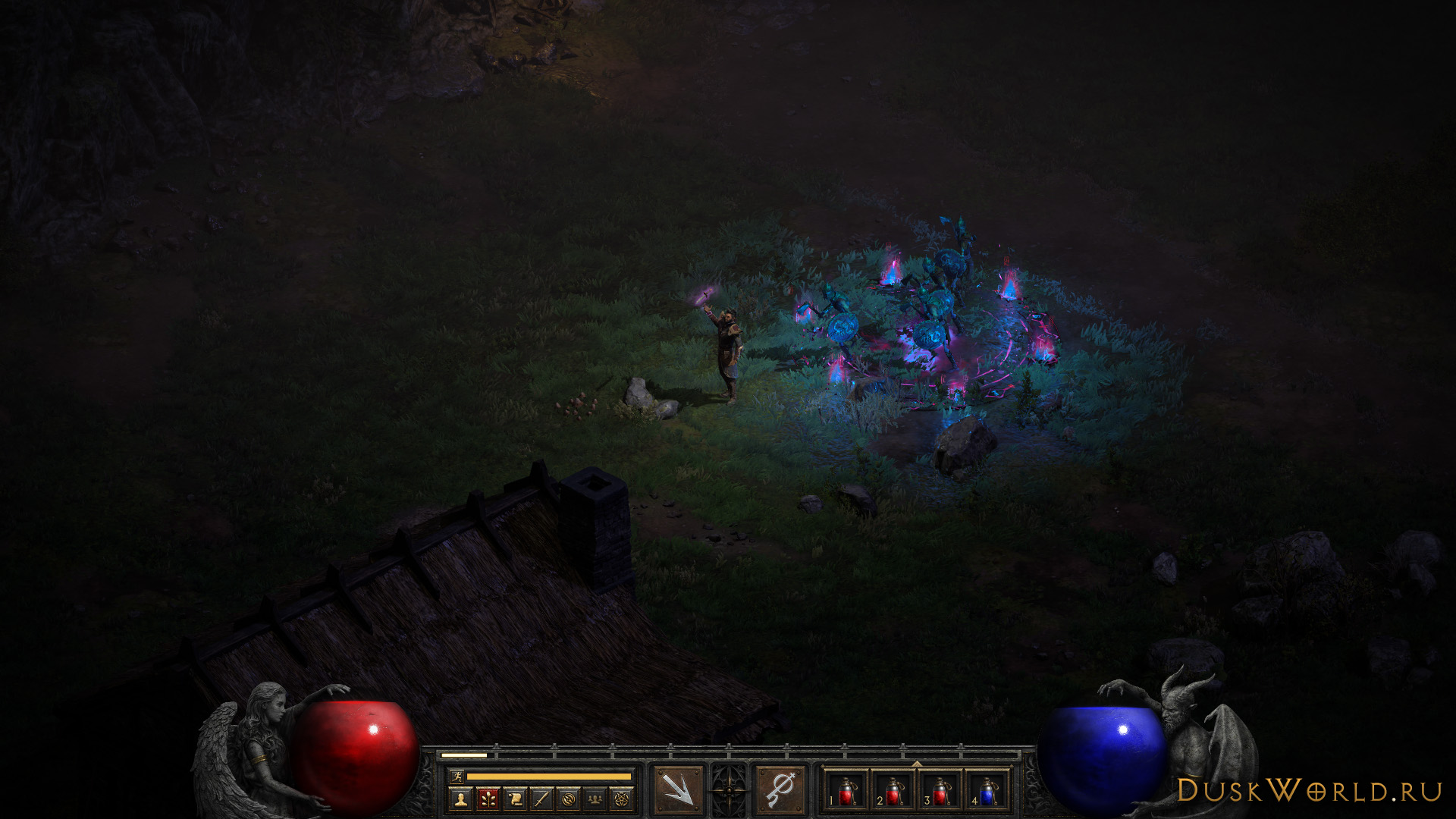
Task: Use the healing potion in belt slot 1
Action: pyautogui.click(x=846, y=792)
